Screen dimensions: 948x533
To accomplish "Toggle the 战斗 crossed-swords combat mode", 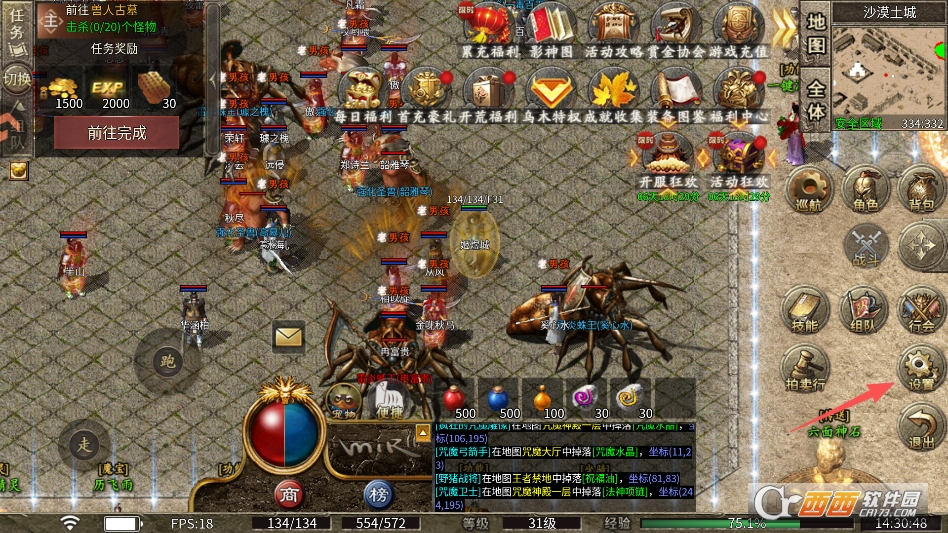I will (x=865, y=246).
